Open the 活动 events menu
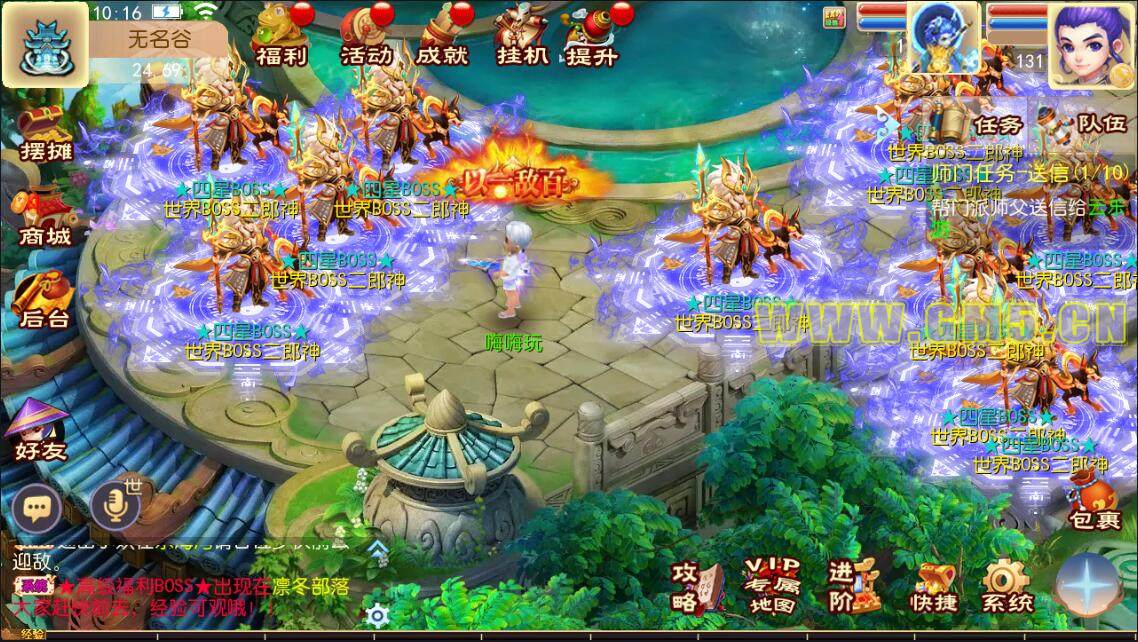This screenshot has height=642, width=1138. tap(365, 37)
